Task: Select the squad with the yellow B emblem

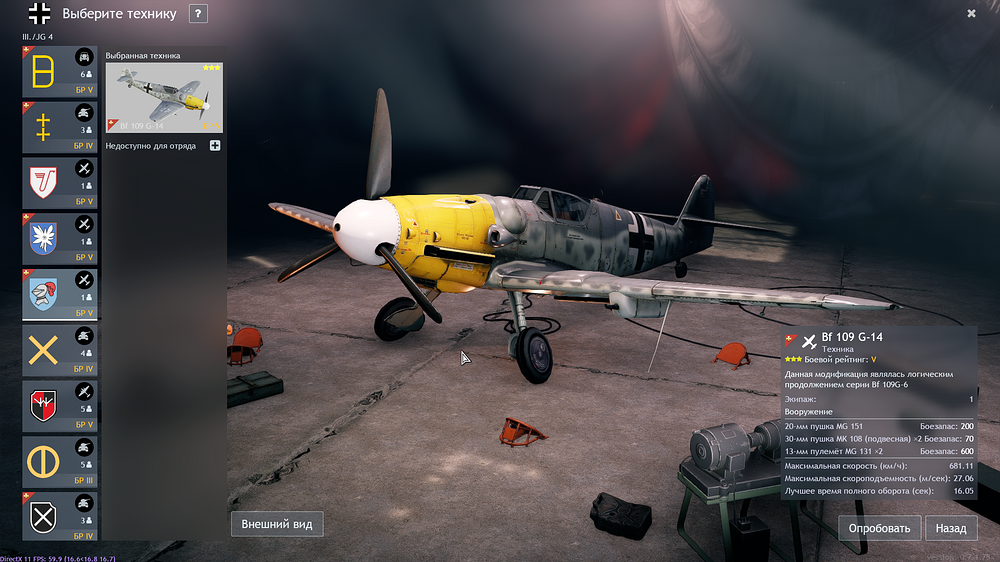Action: (59, 71)
